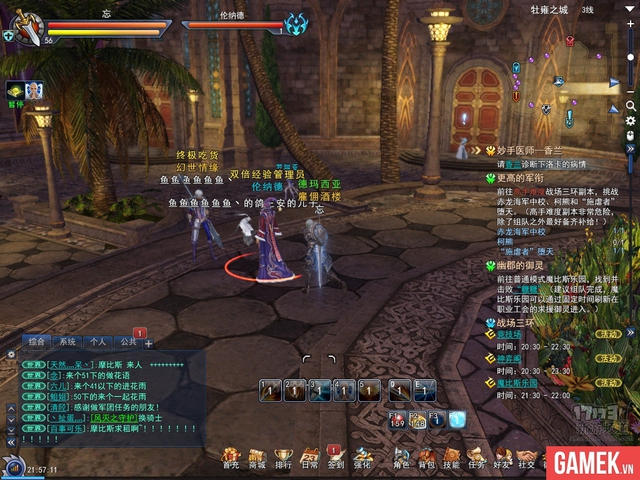Screen dimensions: 640x480
Task: Open chat settings gear icon
Action: tap(11, 353)
